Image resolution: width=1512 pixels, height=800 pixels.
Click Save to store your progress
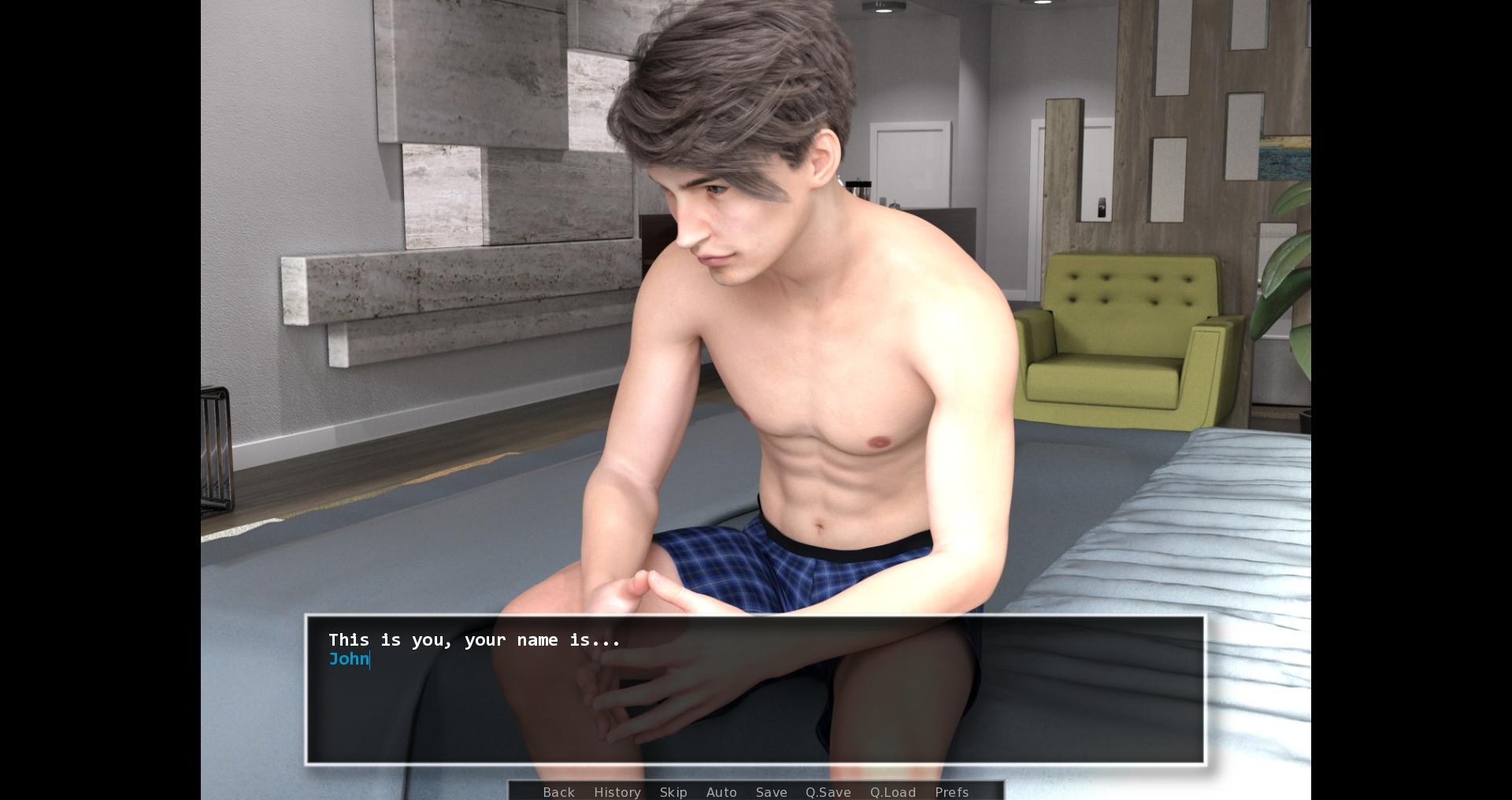771,792
